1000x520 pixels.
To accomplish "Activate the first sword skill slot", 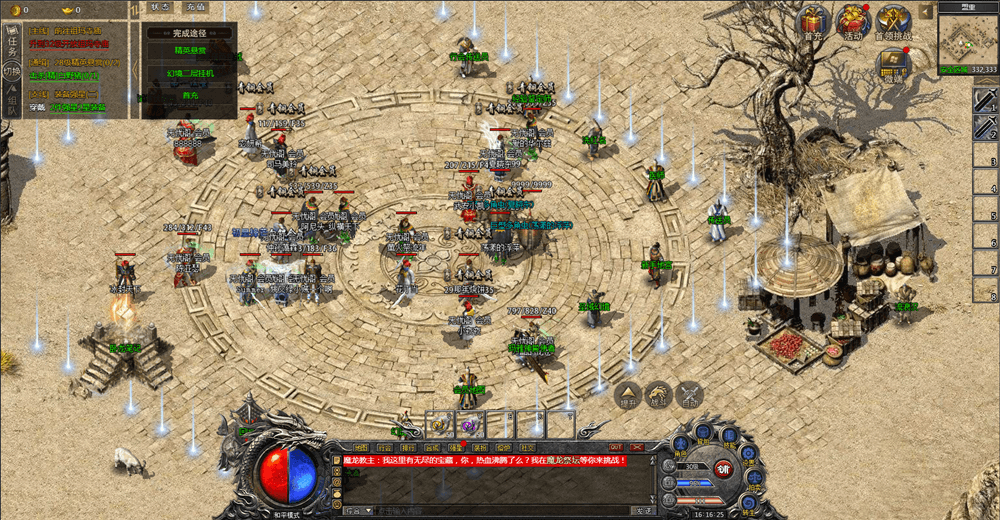I will 986,100.
